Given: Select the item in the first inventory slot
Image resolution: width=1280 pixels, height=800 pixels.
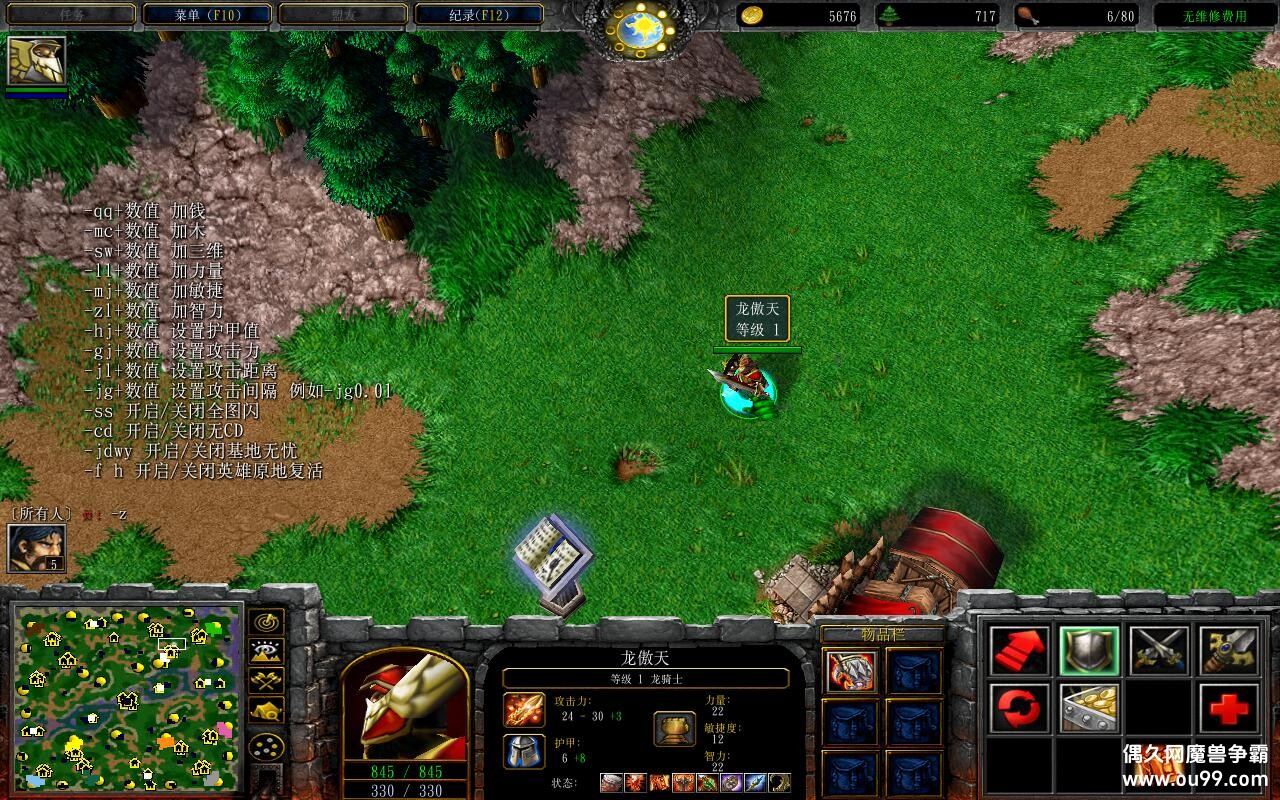Looking at the screenshot, I should pos(852,671).
